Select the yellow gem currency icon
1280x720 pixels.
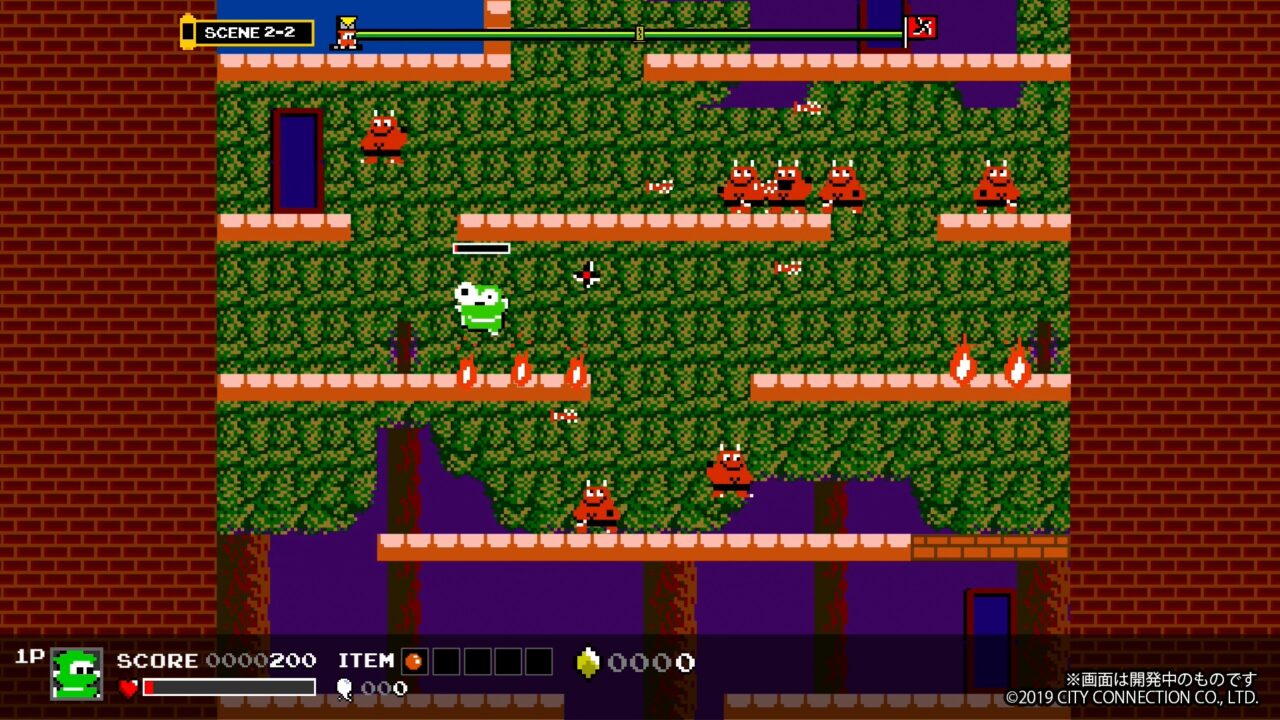tap(587, 660)
